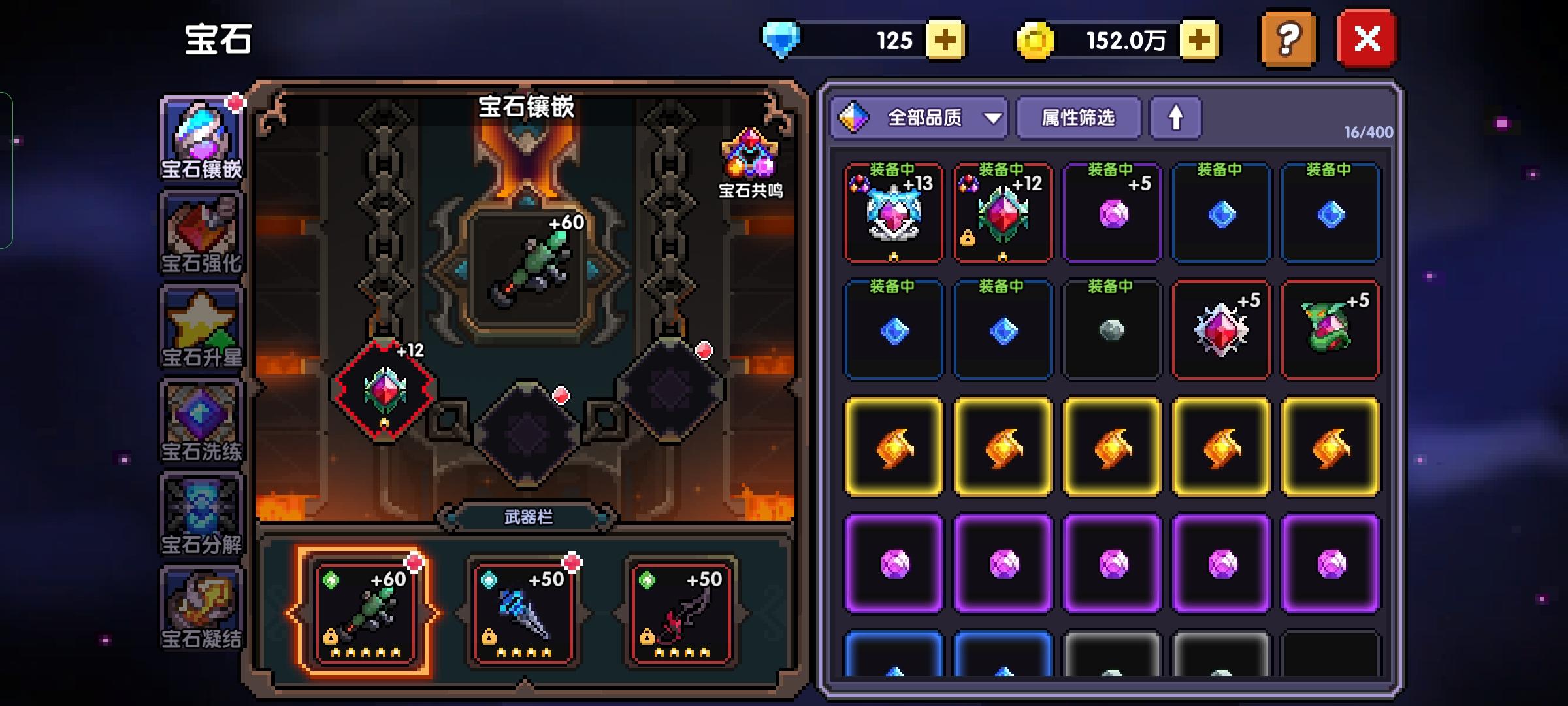The height and width of the screenshot is (706, 1568).
Task: Pick the equipped +5 purple gem
Action: point(1112,216)
